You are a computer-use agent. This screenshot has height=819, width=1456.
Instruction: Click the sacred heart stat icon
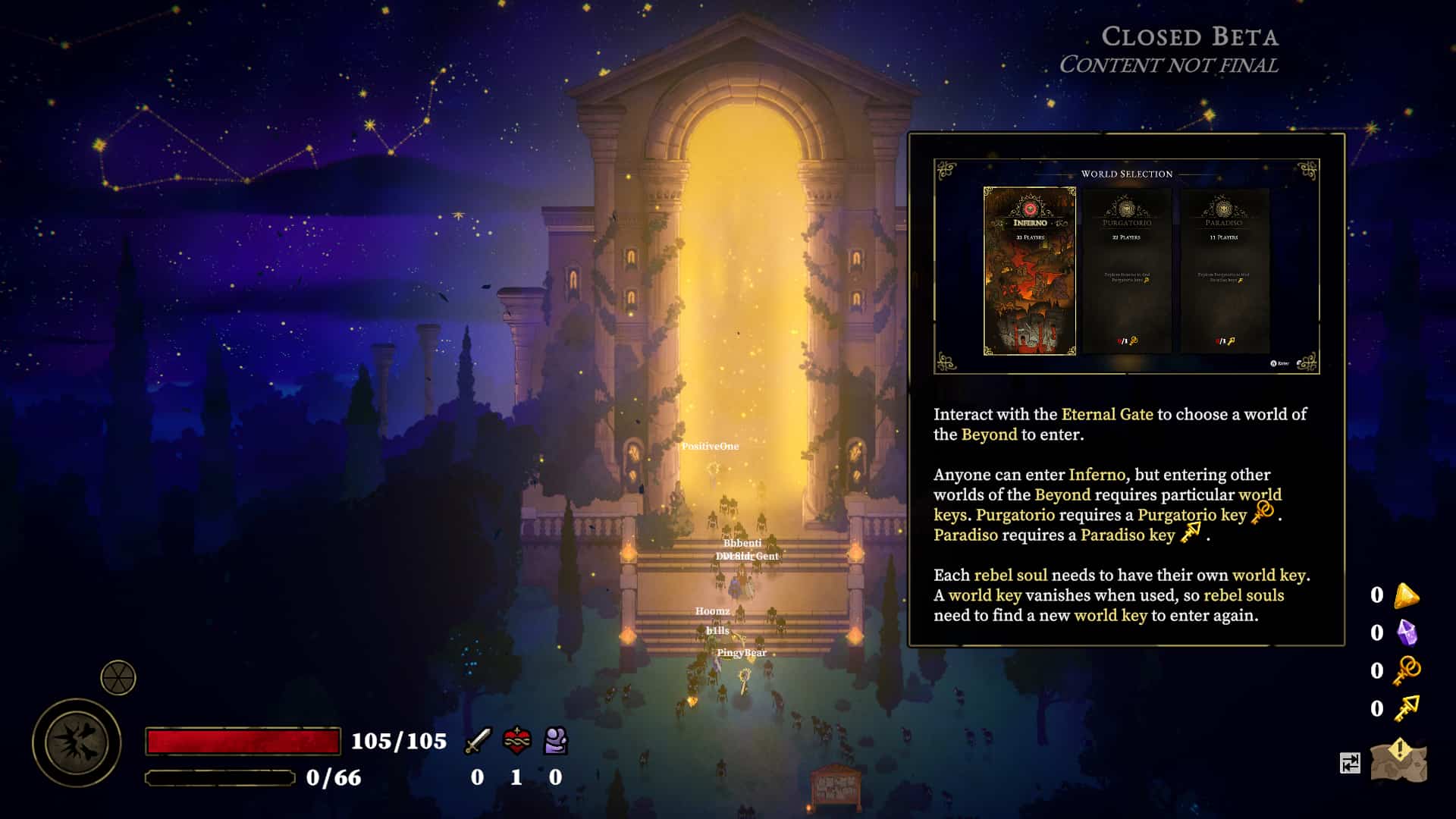tap(517, 741)
